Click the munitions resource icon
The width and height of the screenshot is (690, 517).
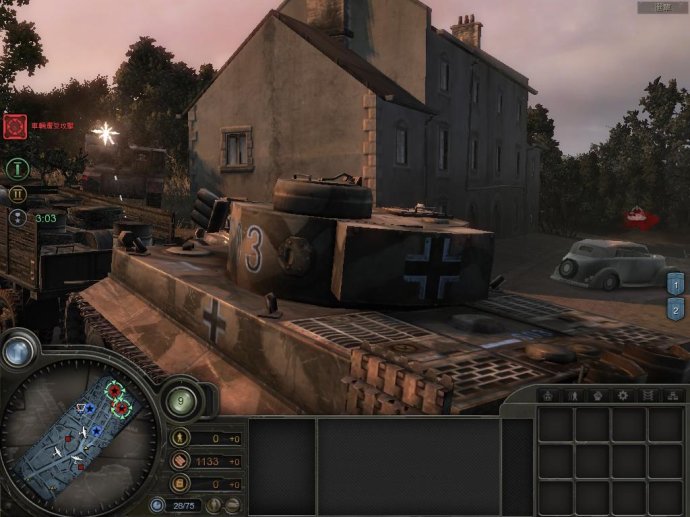(x=181, y=461)
